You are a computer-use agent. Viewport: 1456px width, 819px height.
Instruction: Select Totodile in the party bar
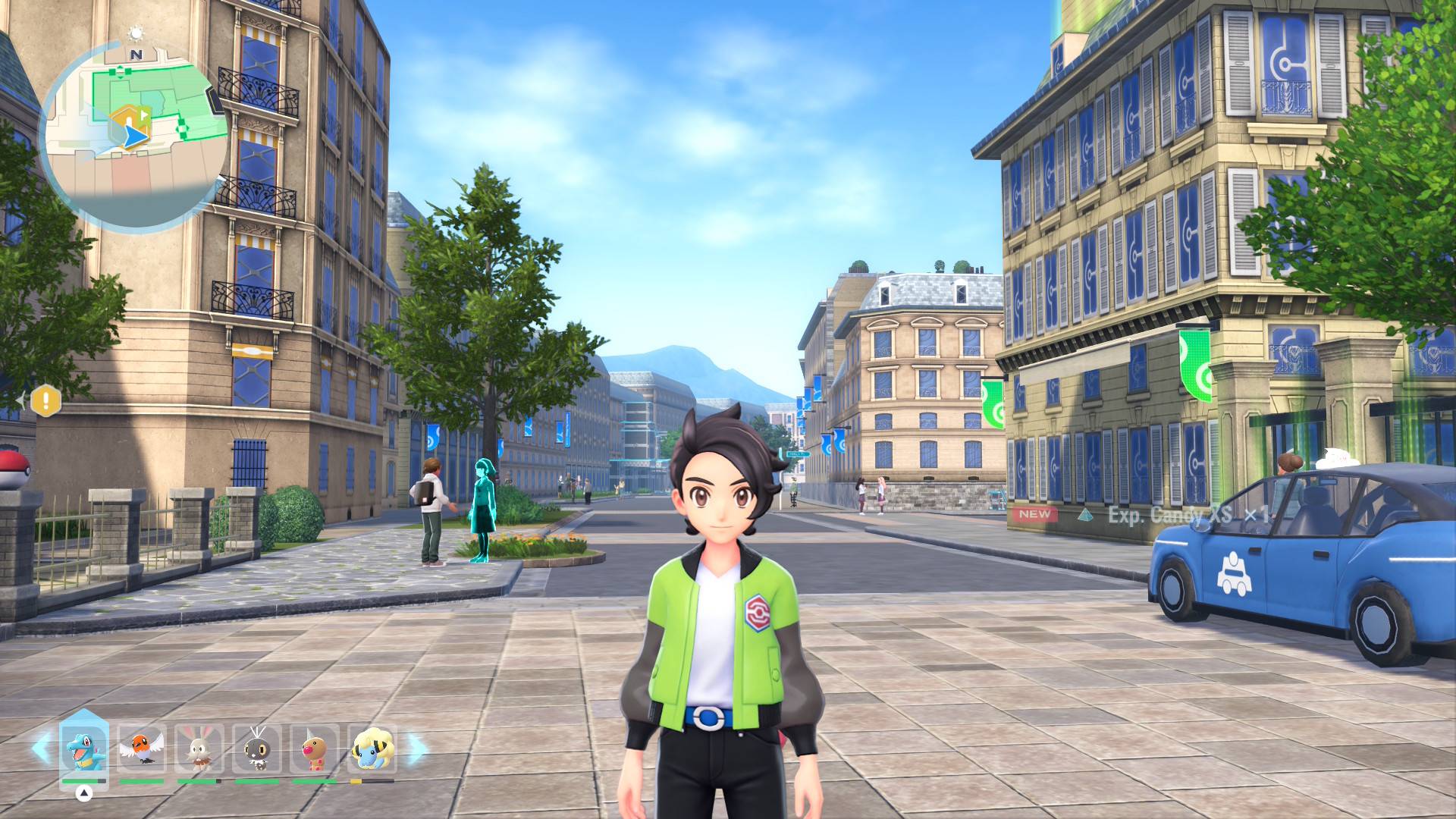point(83,748)
